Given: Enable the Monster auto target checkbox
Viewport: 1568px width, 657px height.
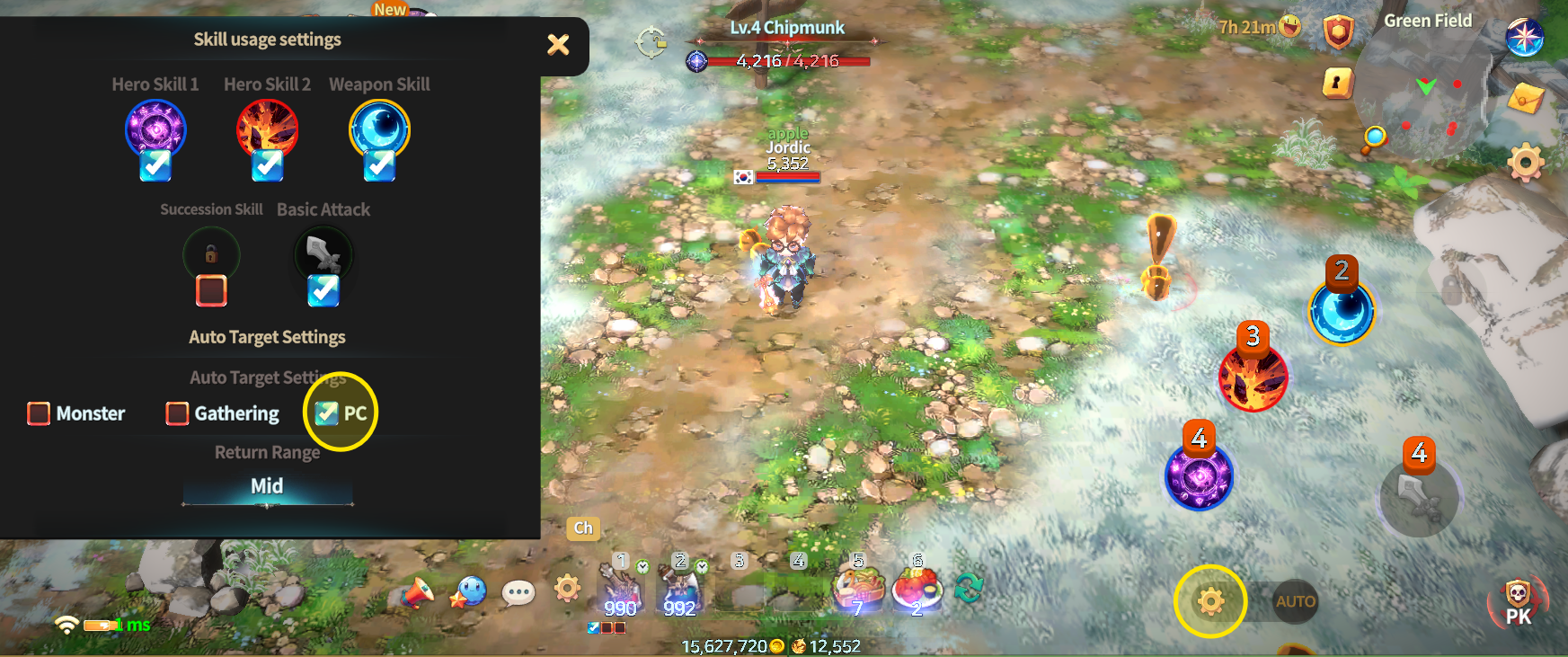Looking at the screenshot, I should coord(39,413).
